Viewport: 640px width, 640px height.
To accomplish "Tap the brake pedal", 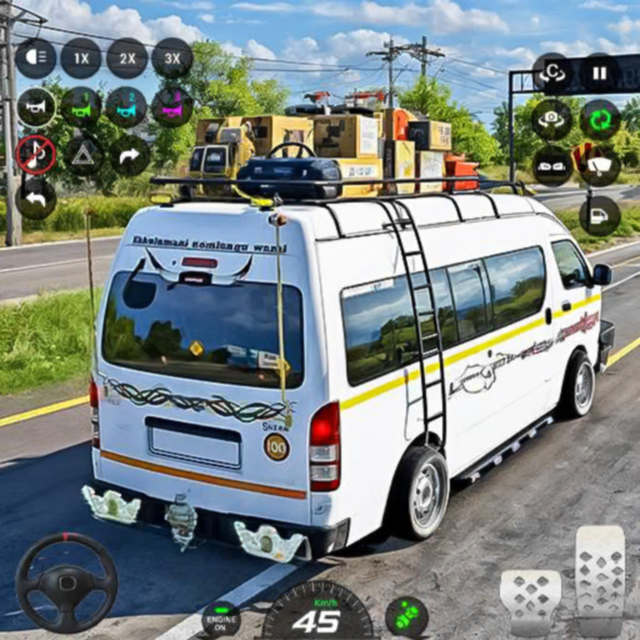I will [530, 600].
